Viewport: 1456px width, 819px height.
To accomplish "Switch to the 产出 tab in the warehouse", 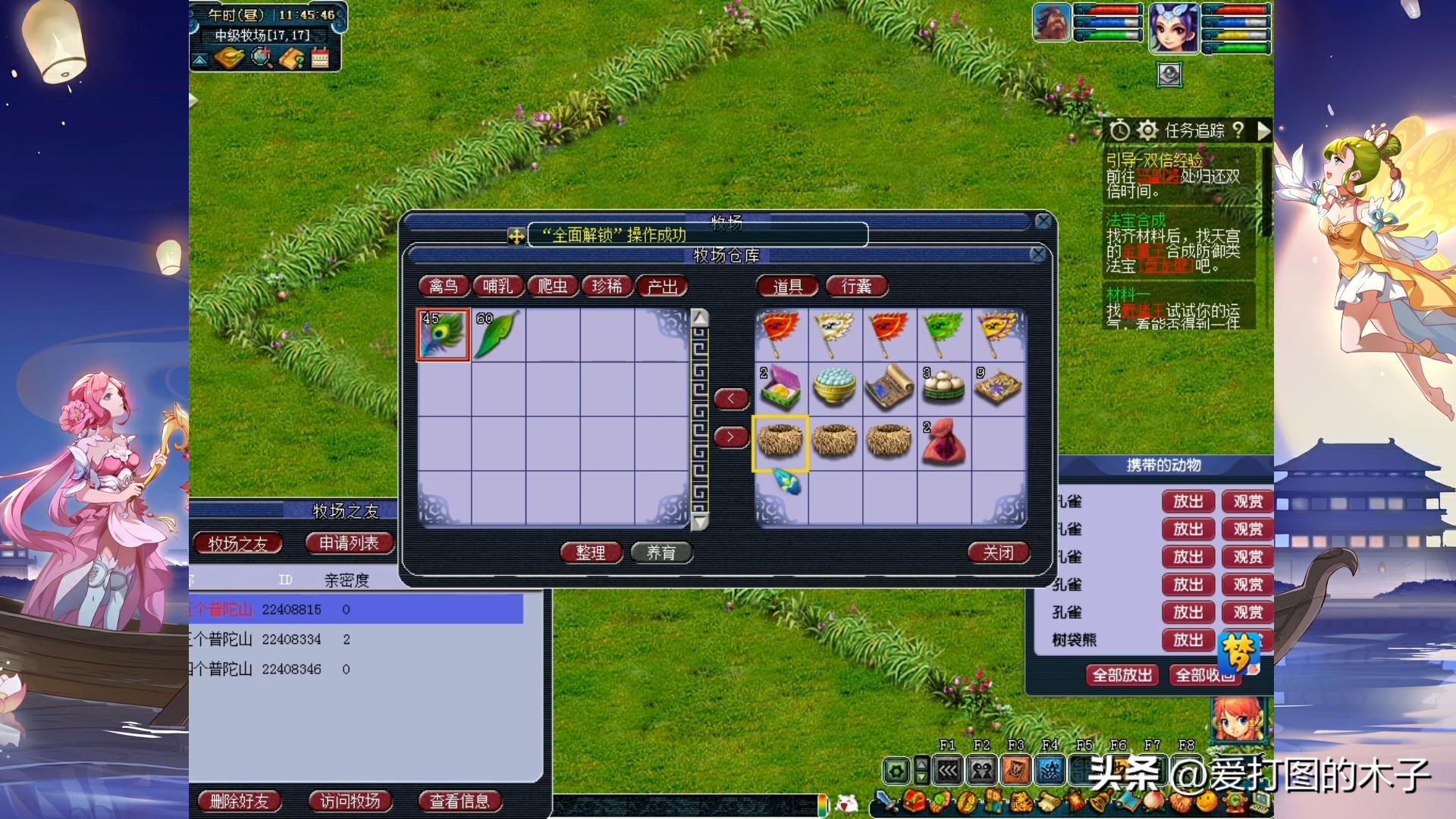I will coord(661,286).
